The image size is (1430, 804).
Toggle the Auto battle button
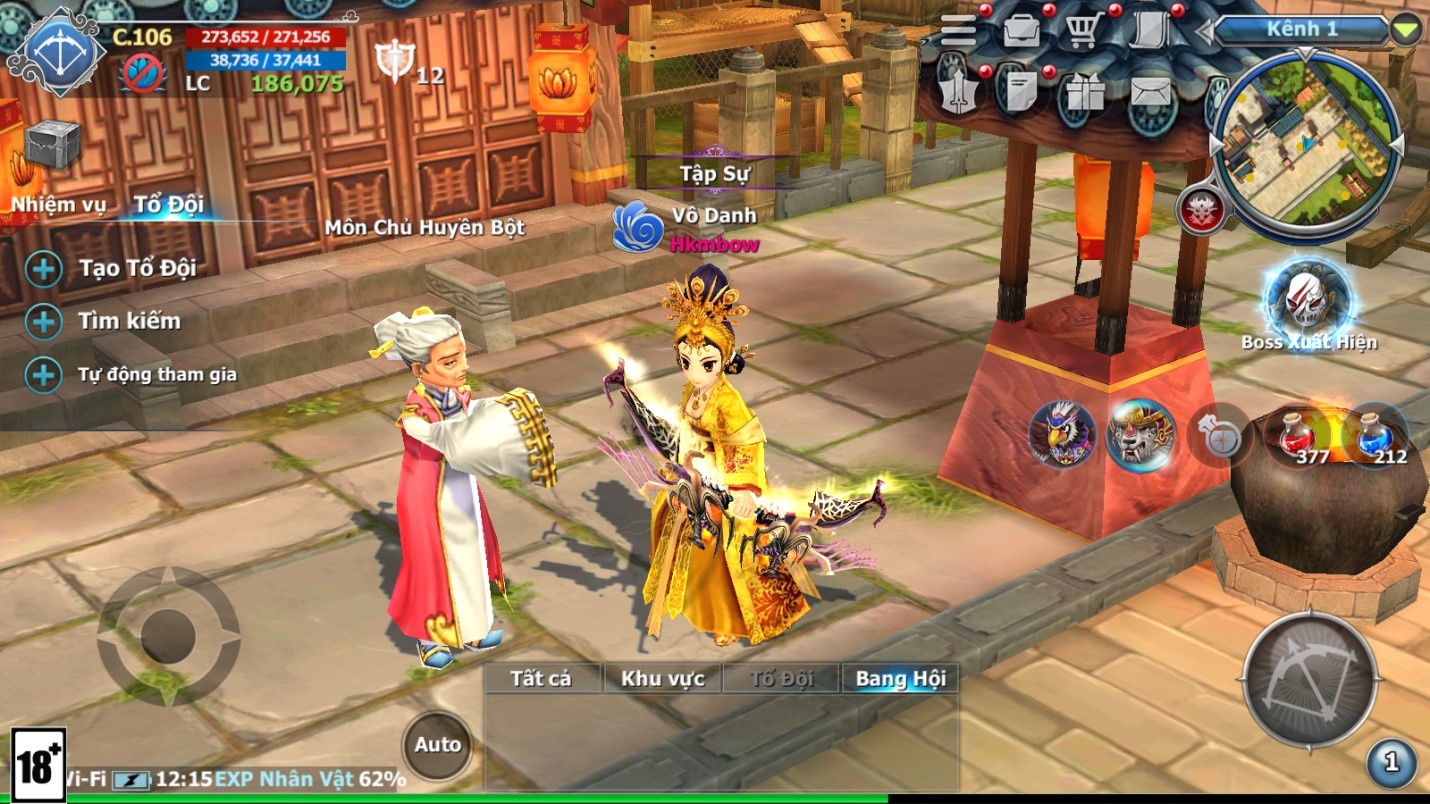click(x=437, y=745)
